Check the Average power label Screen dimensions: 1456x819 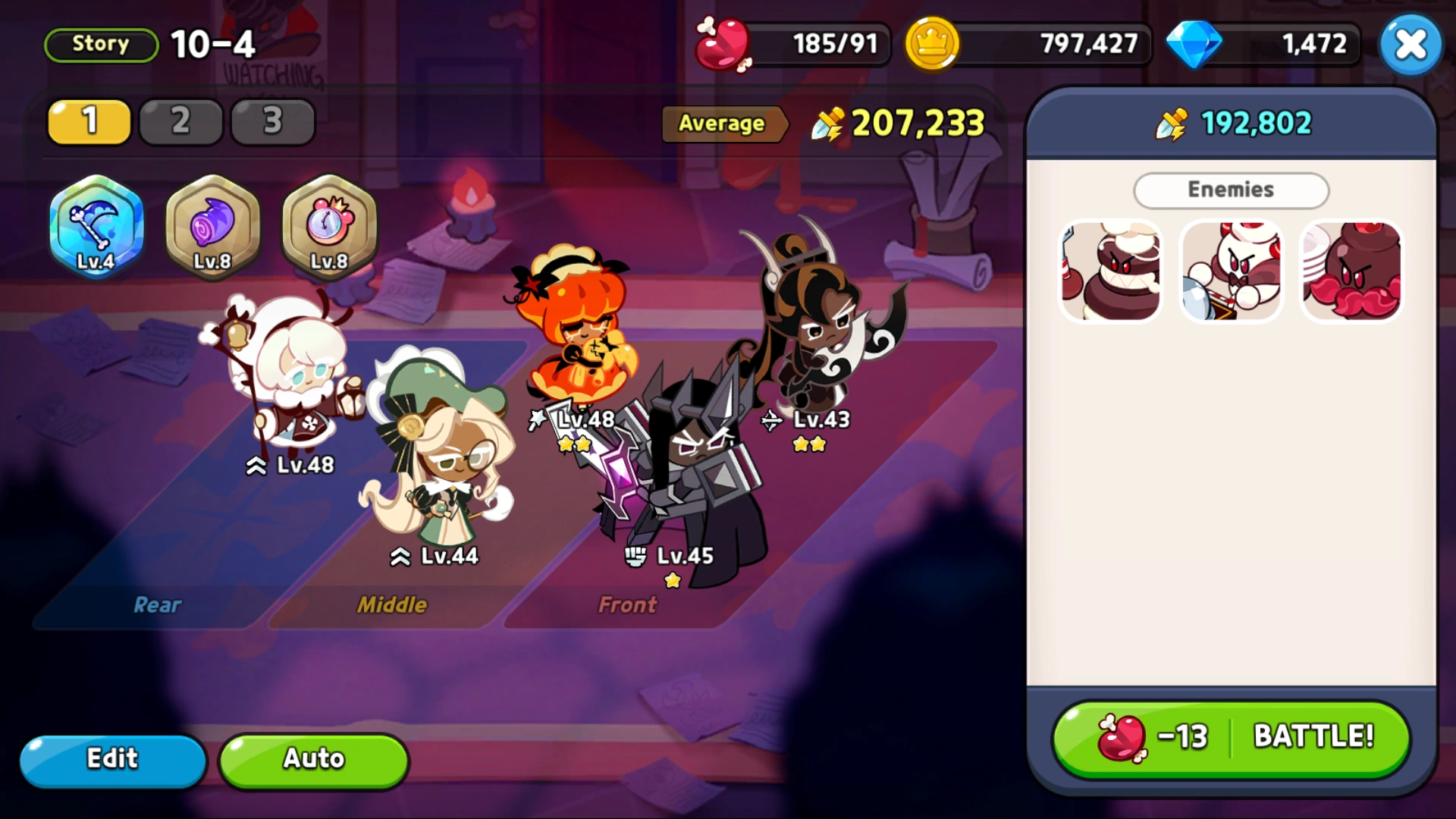tap(723, 124)
